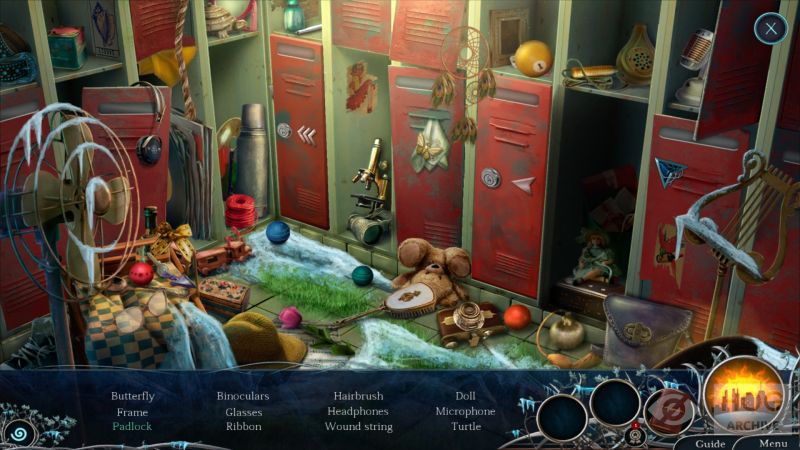
Task: Pick Hairbrush in the object list
Action: pos(358,396)
